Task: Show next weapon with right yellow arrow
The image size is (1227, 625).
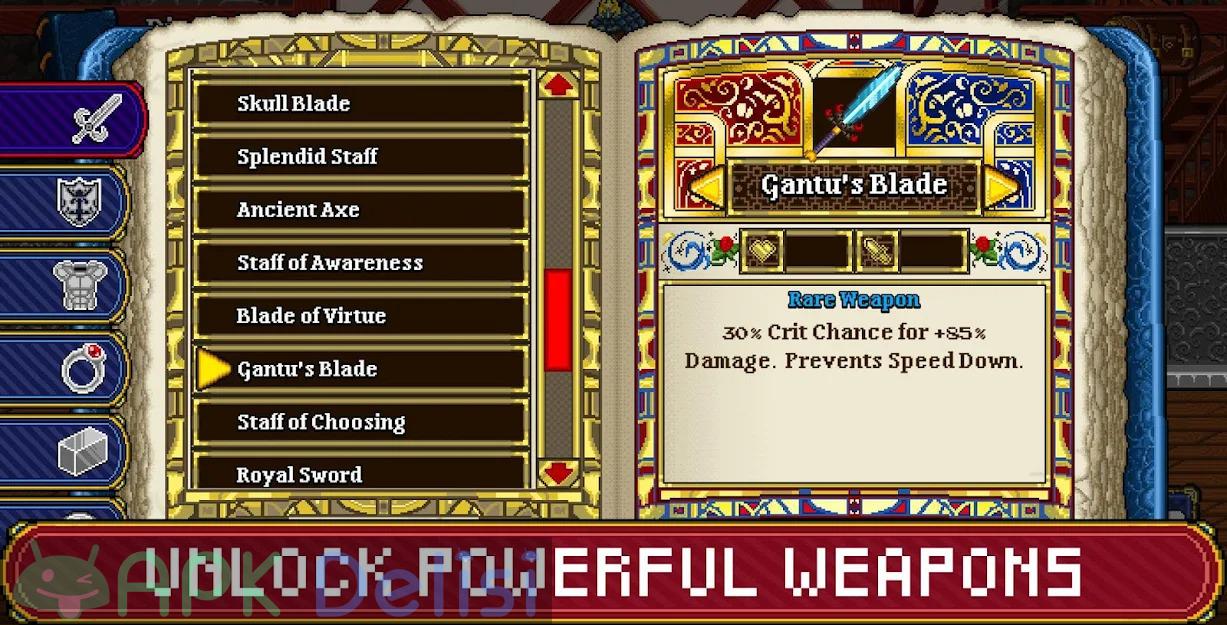Action: [999, 187]
